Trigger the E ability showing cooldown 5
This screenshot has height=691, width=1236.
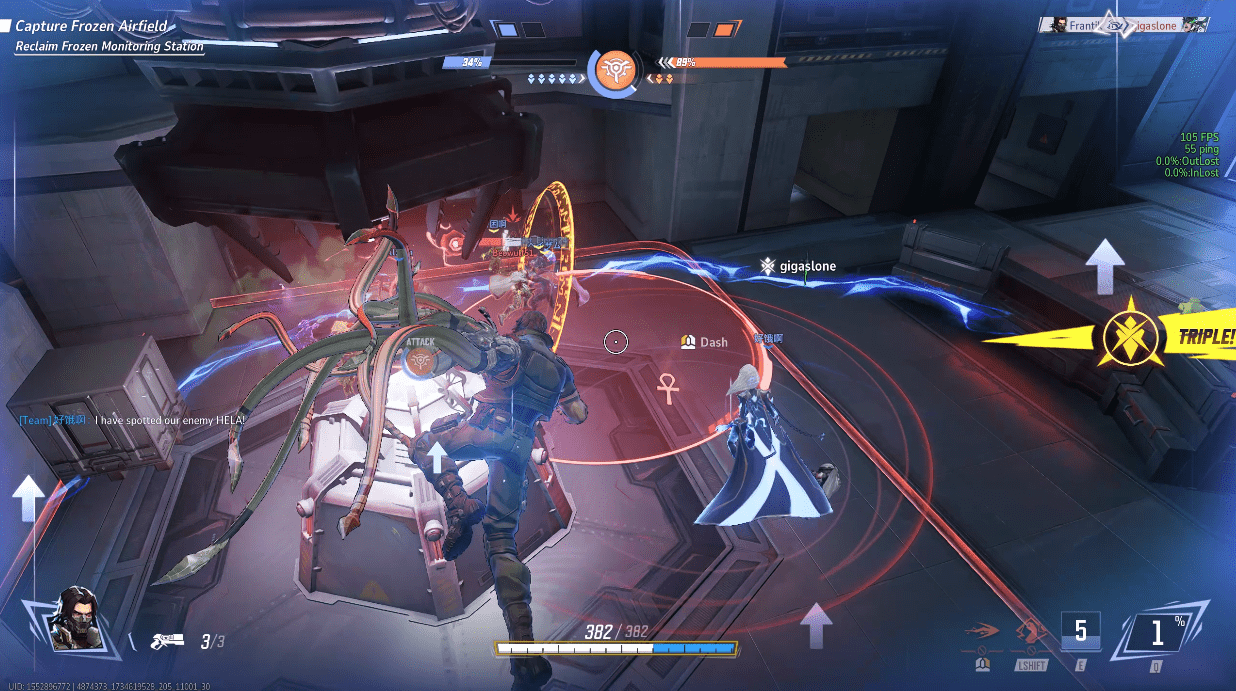tap(1080, 634)
